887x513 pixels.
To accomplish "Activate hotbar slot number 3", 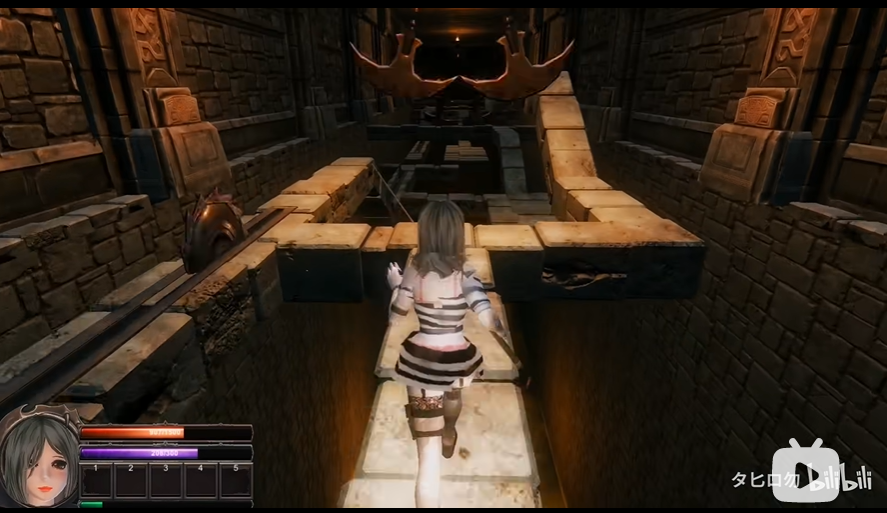I will pyautogui.click(x=166, y=480).
